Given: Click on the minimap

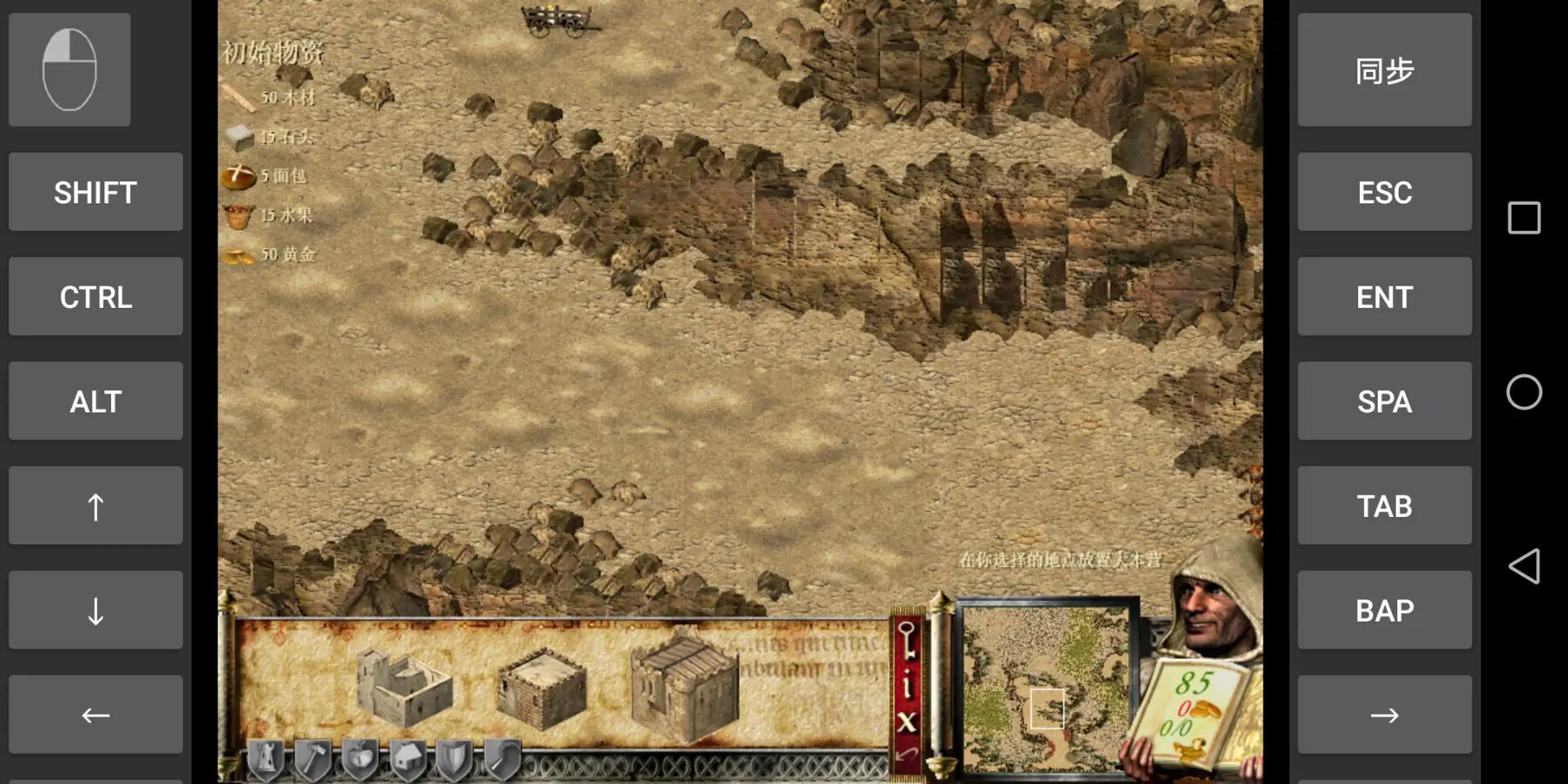Looking at the screenshot, I should pos(1047,690).
